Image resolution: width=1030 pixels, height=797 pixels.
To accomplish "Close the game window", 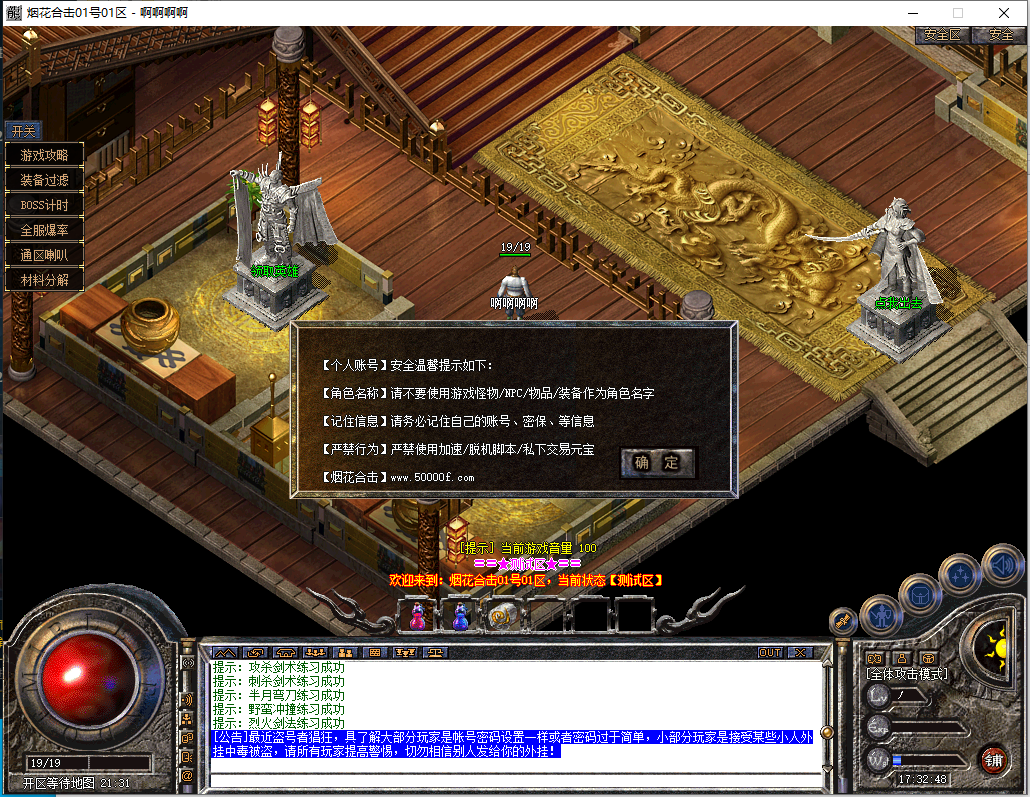I will coord(1004,13).
